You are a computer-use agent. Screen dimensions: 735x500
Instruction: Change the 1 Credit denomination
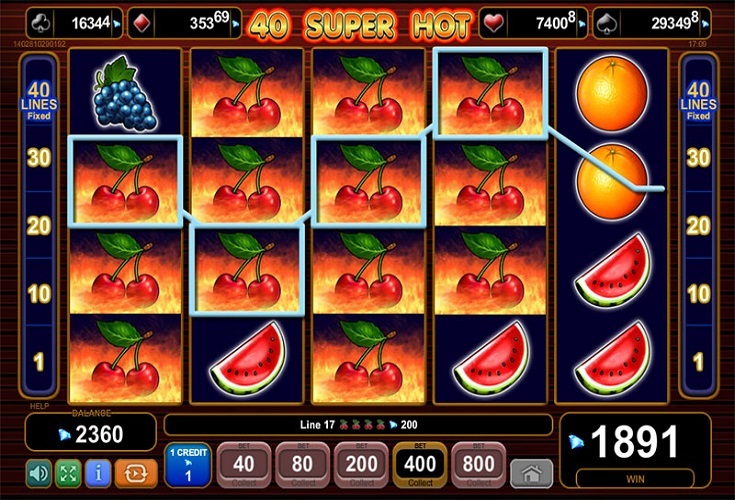(187, 467)
